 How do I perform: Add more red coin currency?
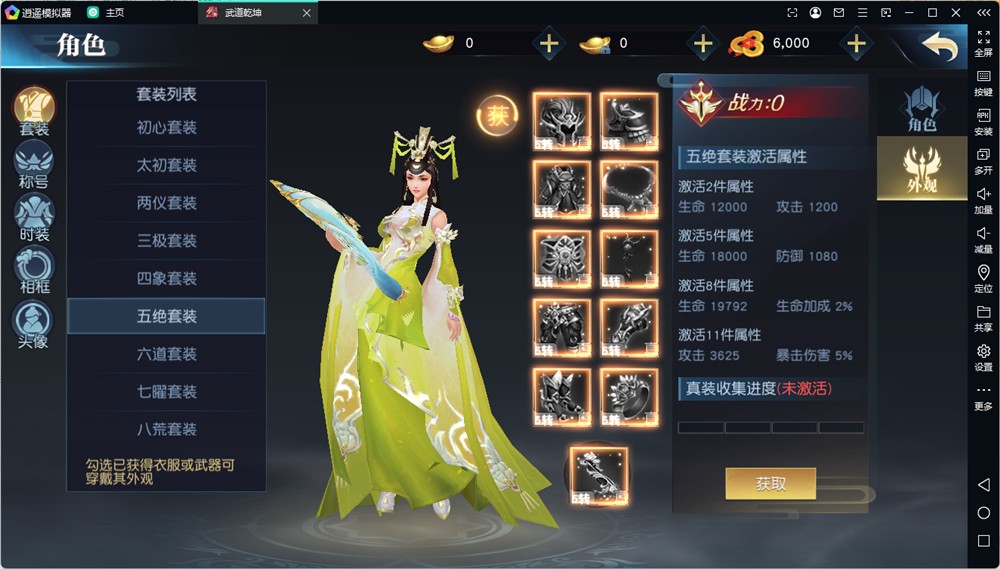click(856, 44)
